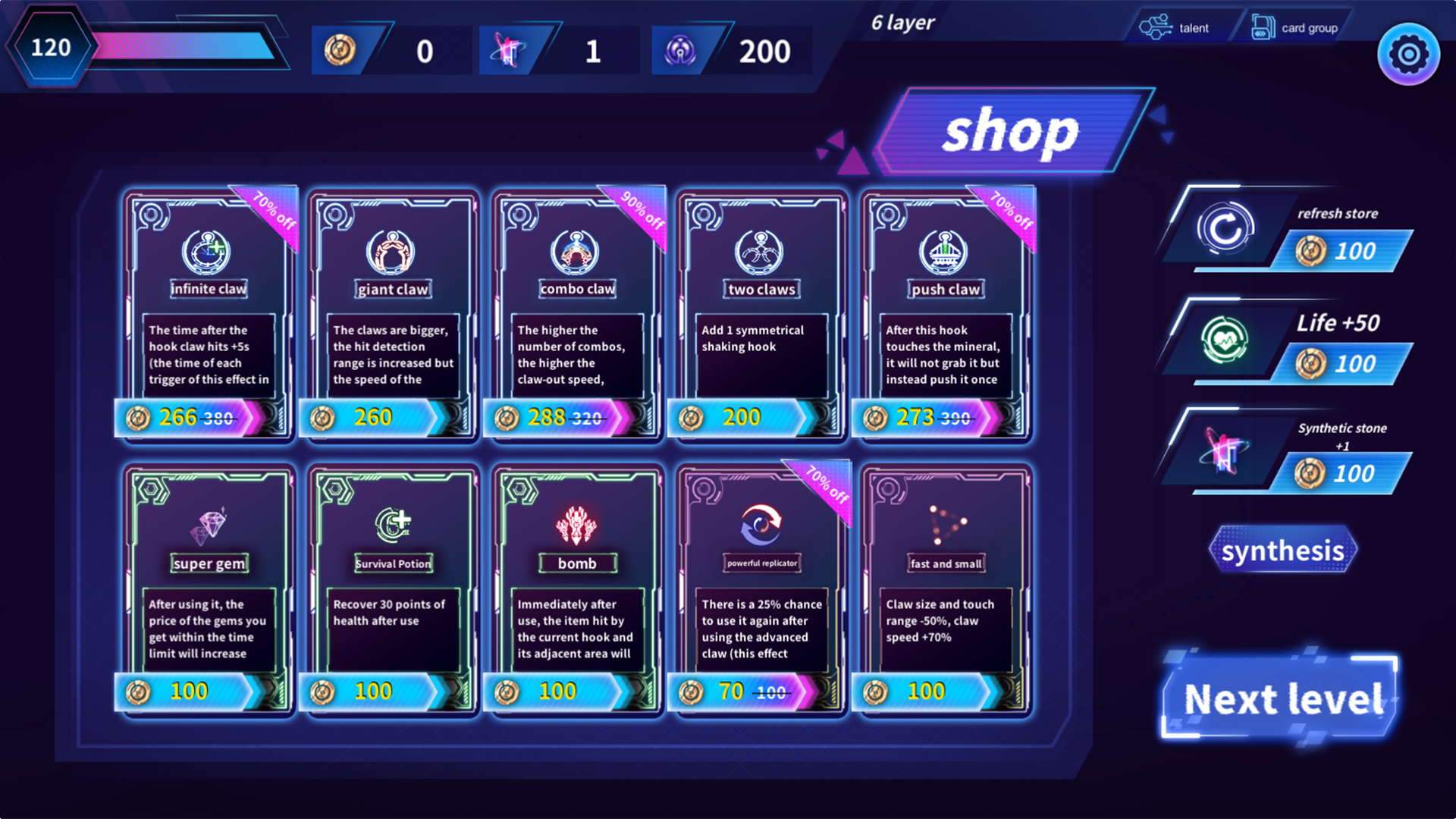Open the talent panel
Image resolution: width=1456 pixels, height=819 pixels.
point(1175,27)
